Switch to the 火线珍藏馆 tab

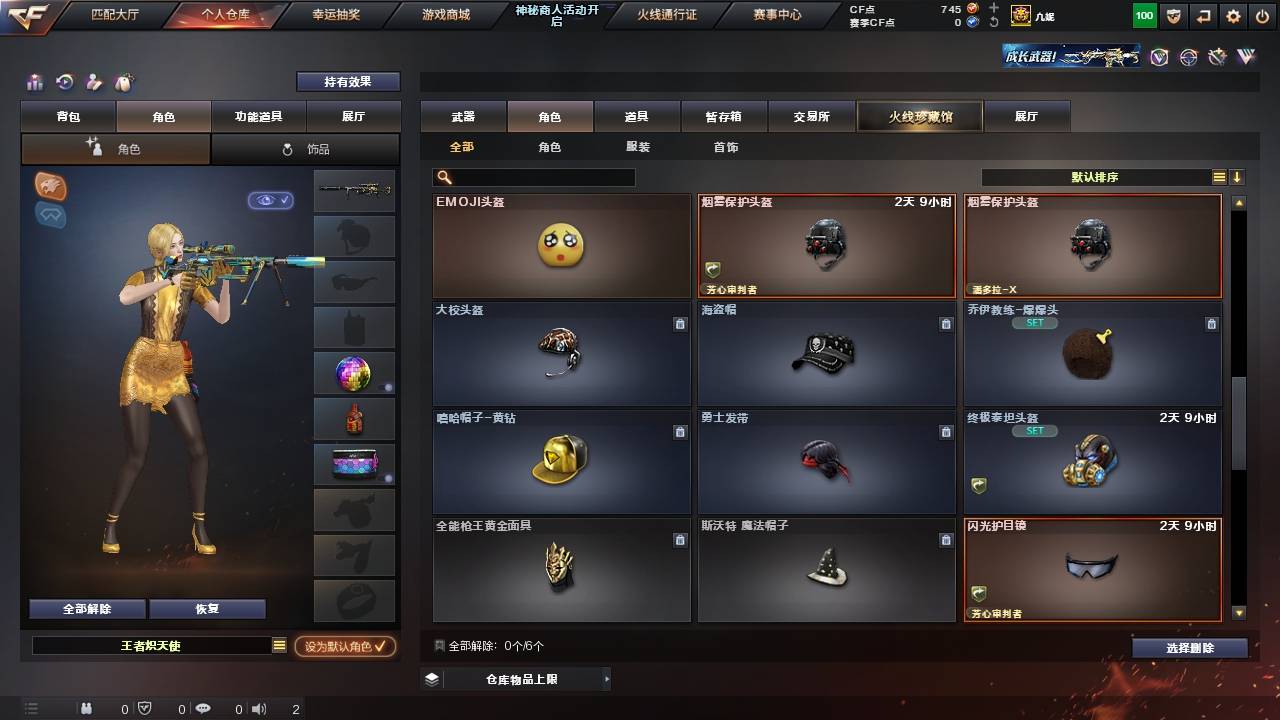(x=919, y=116)
